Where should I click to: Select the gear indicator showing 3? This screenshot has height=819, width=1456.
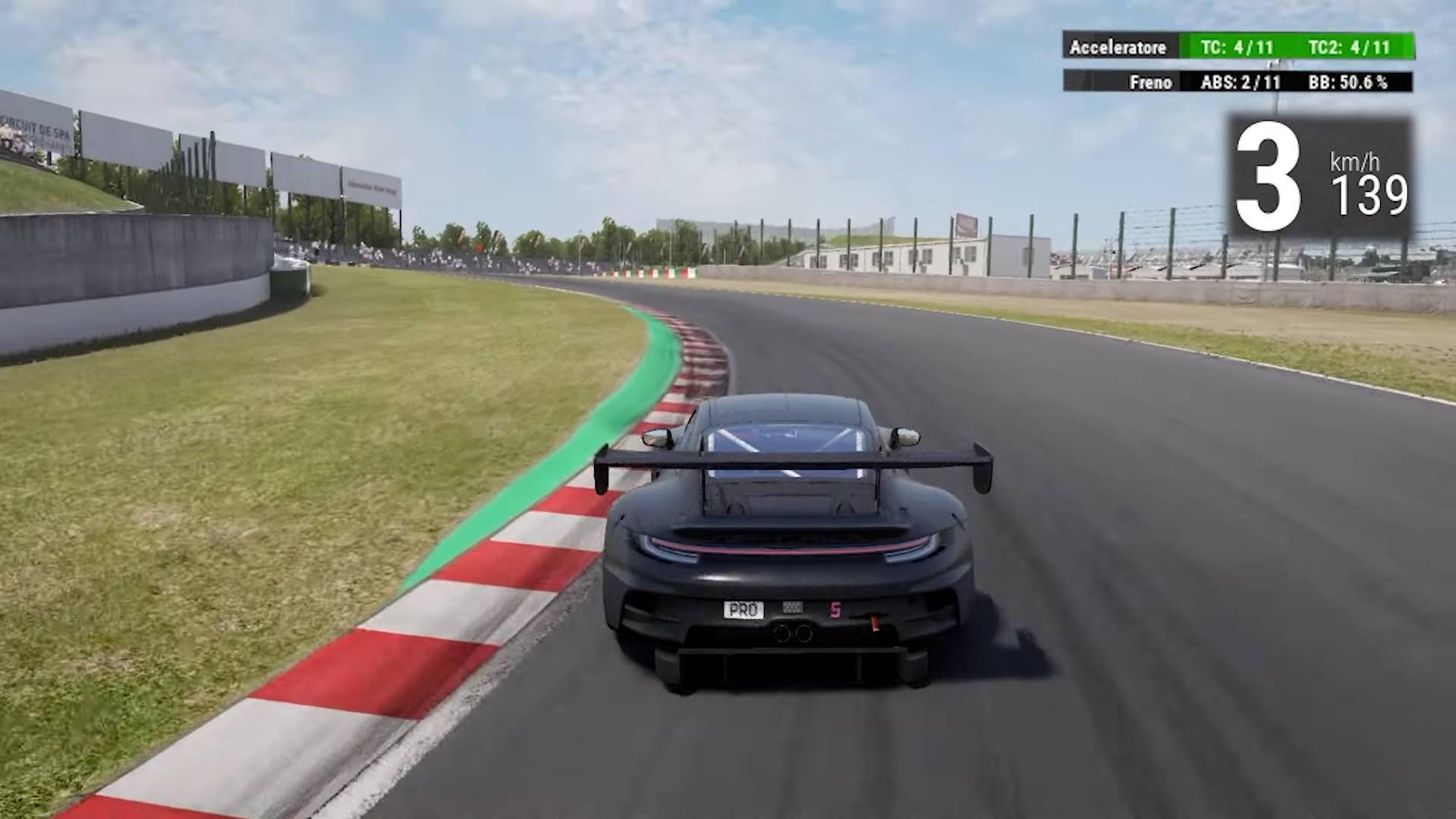tap(1269, 175)
